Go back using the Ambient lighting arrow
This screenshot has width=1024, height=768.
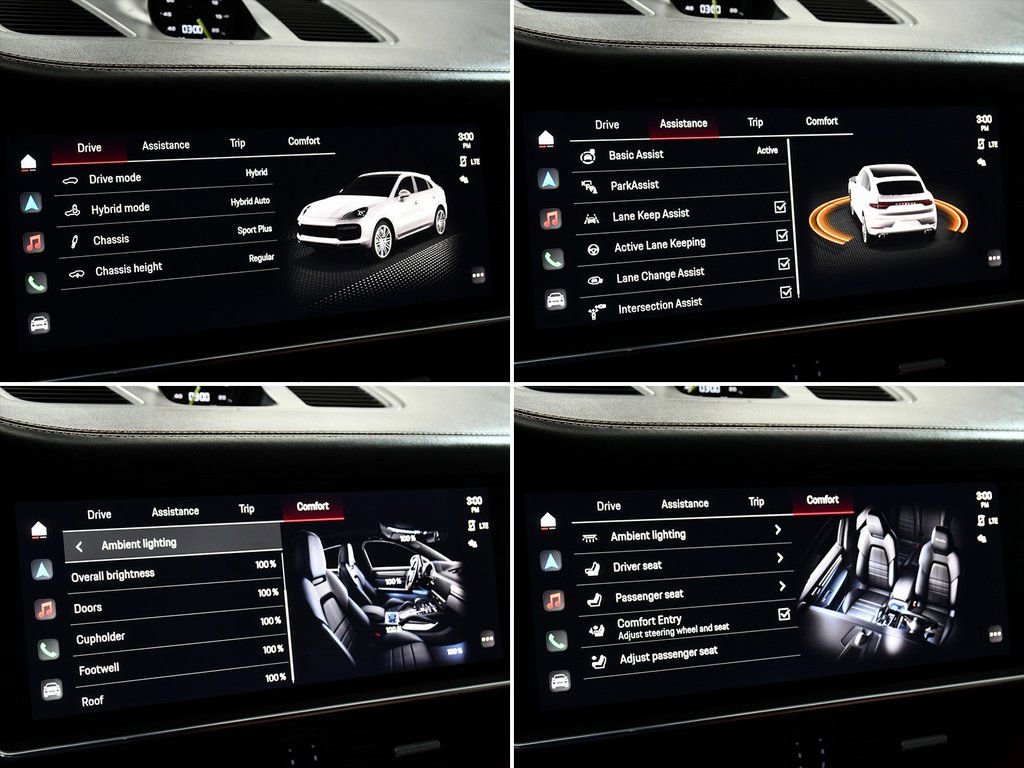point(79,546)
